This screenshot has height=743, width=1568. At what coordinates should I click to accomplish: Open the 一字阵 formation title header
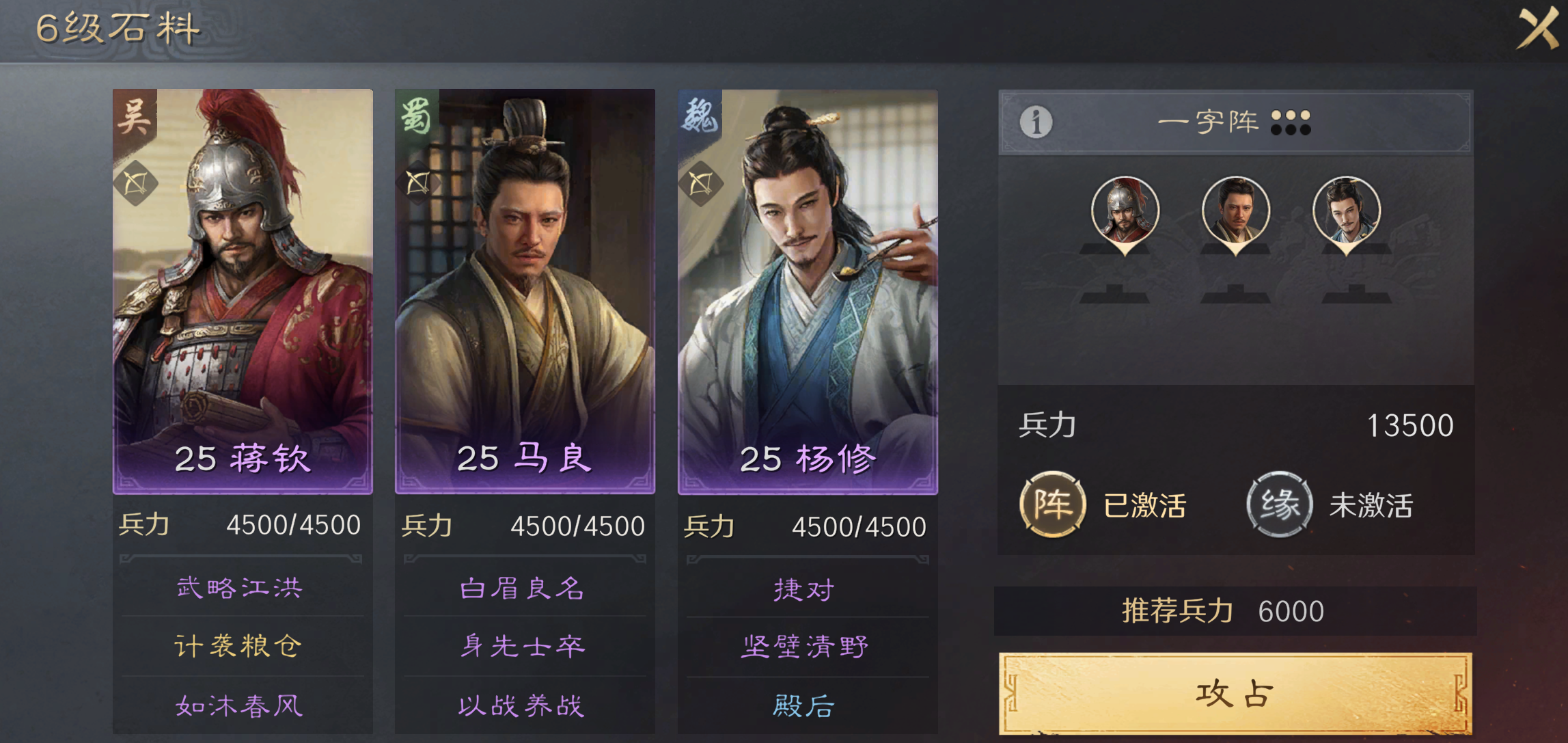1208,122
